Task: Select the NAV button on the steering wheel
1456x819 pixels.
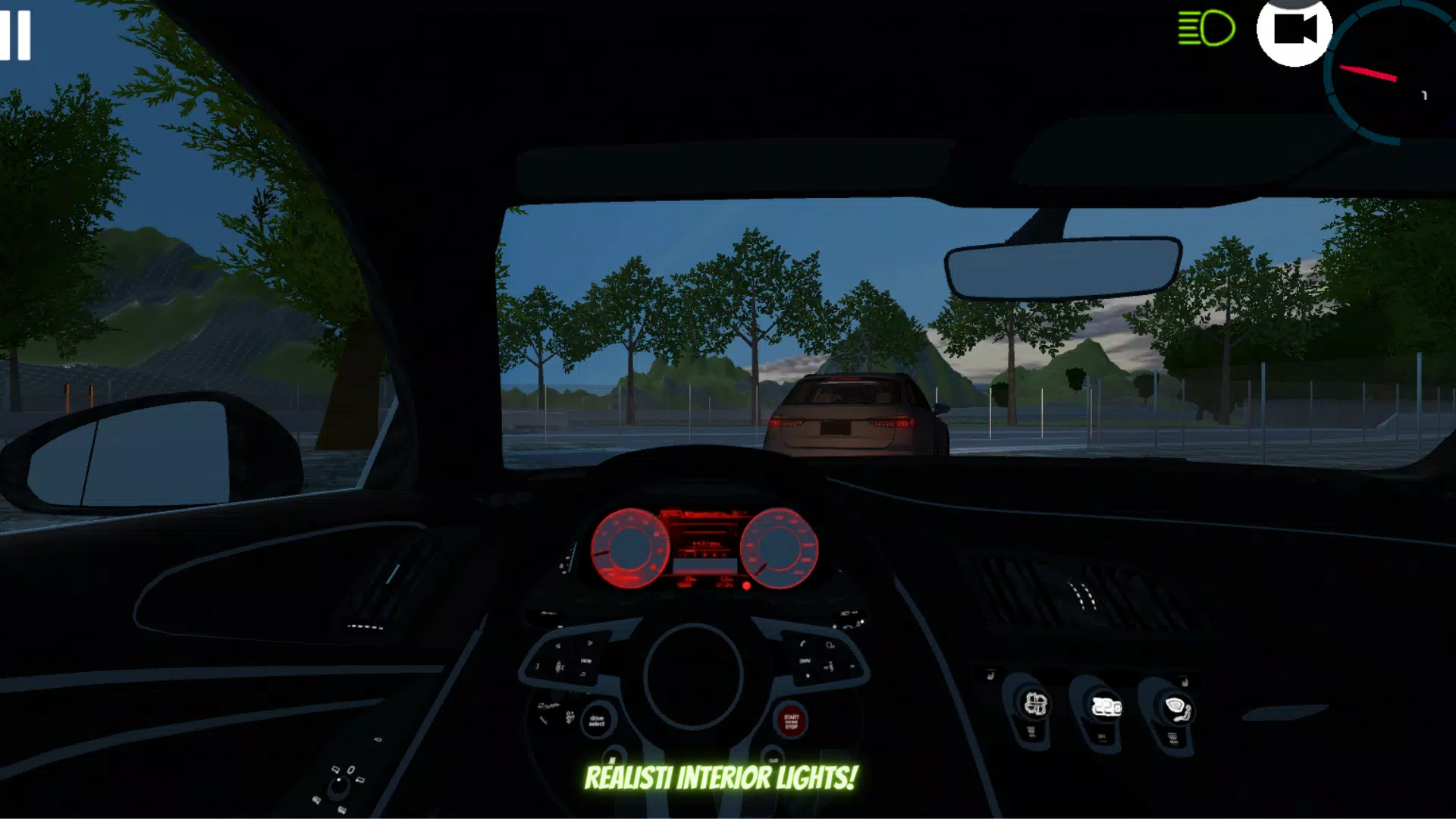Action: click(805, 661)
